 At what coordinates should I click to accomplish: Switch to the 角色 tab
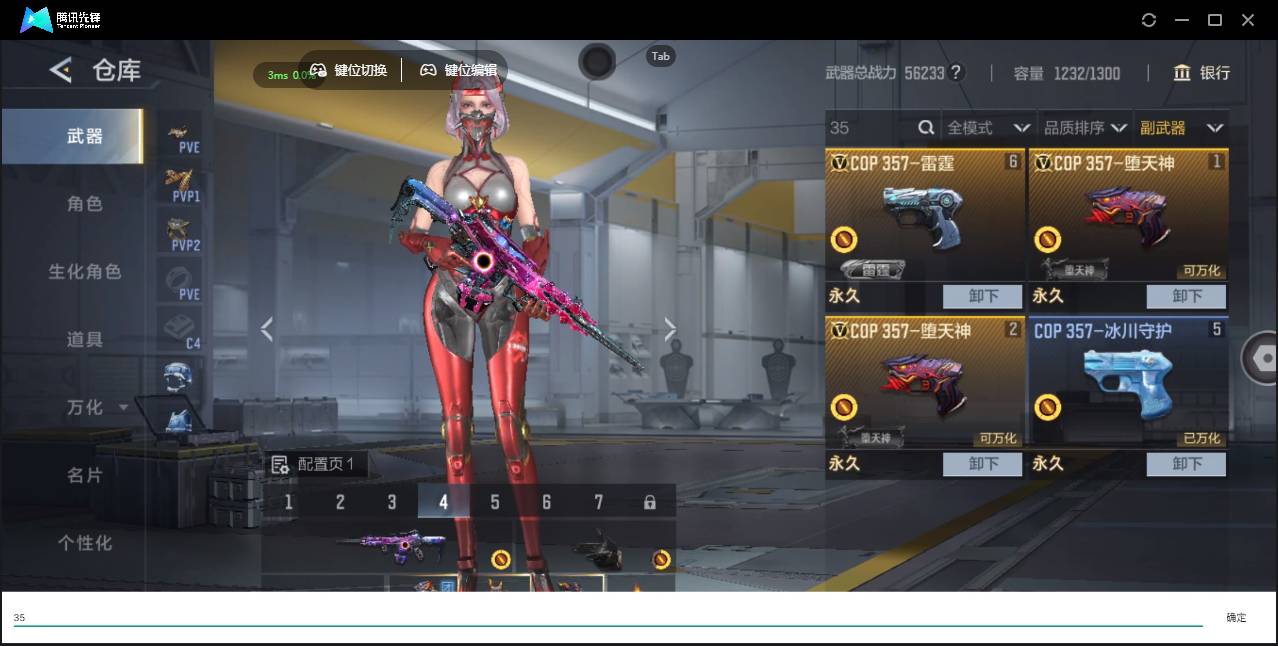pyautogui.click(x=84, y=204)
